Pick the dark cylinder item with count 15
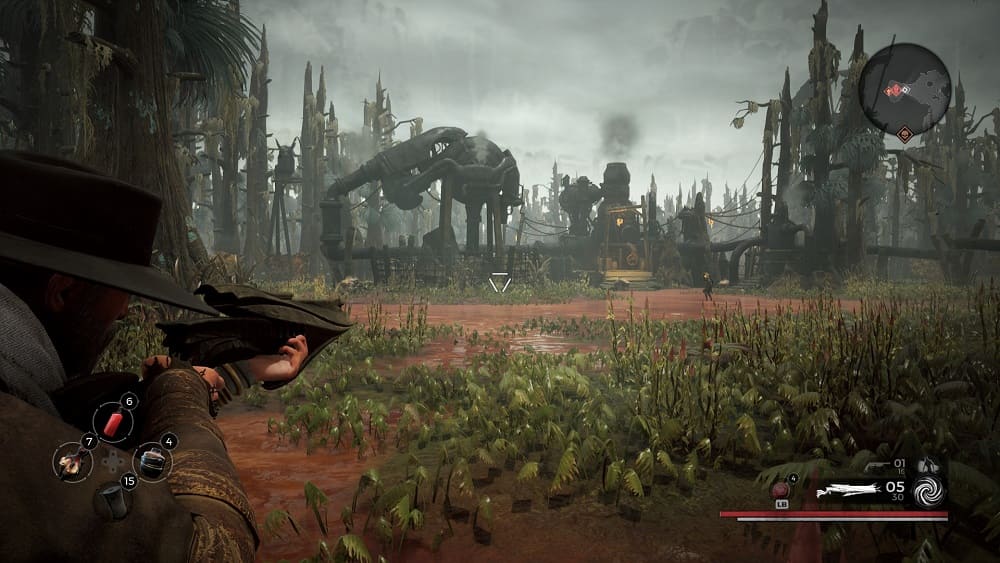Screen dimensions: 1000x563 (111, 499)
